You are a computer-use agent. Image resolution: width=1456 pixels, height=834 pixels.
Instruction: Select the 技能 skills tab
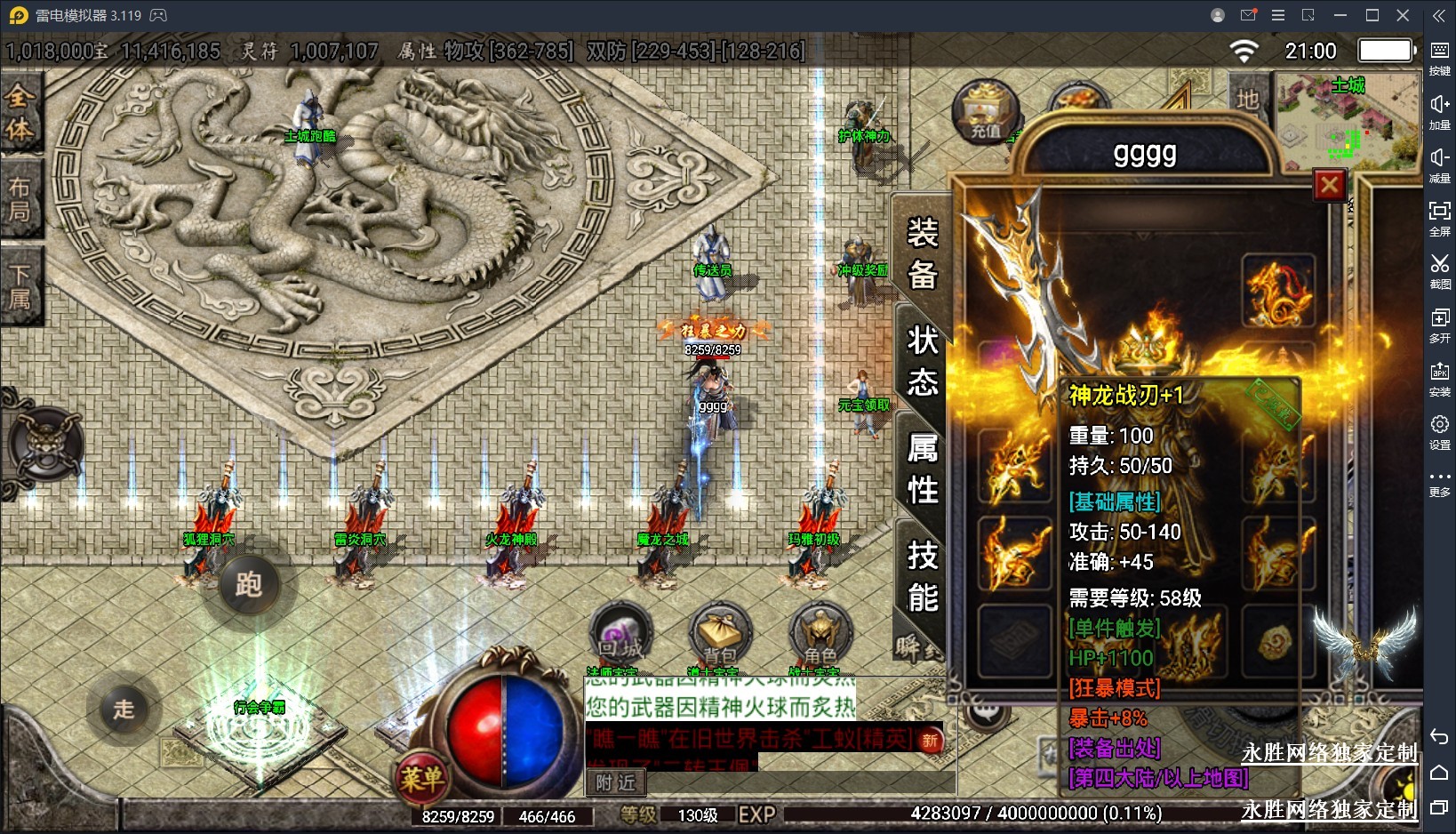[923, 576]
